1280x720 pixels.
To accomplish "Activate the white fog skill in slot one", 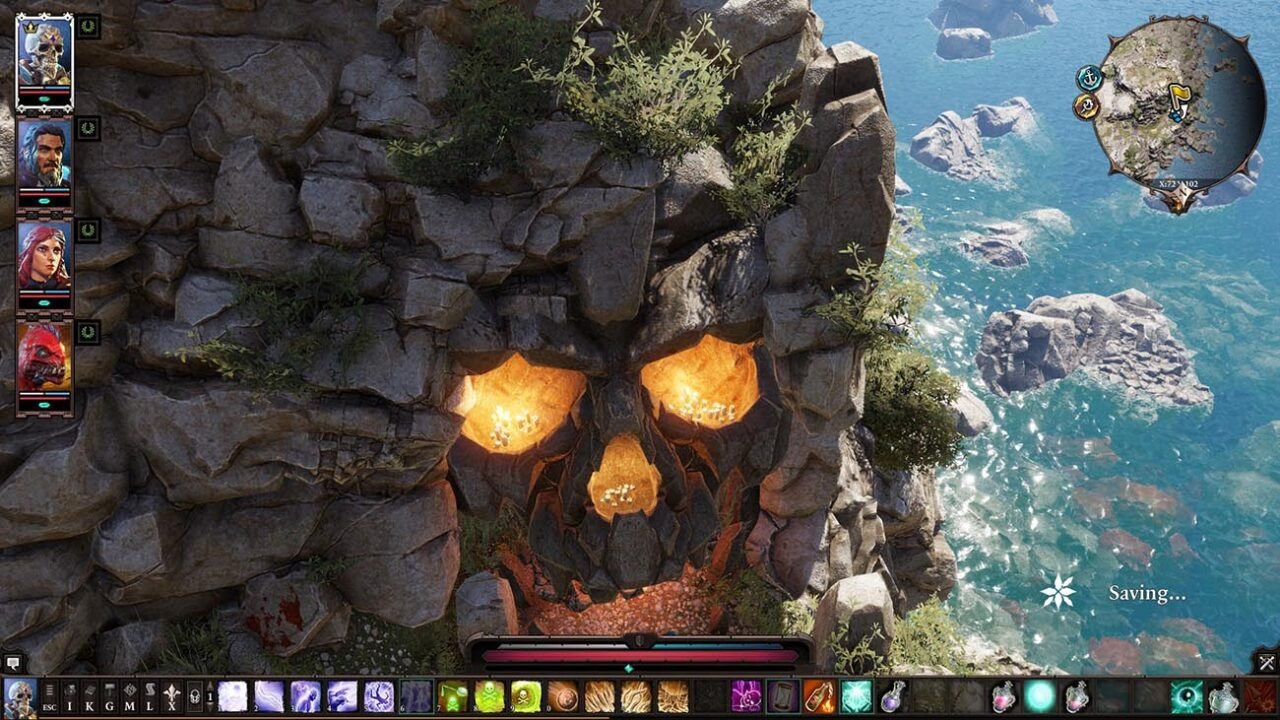I will 232,696.
